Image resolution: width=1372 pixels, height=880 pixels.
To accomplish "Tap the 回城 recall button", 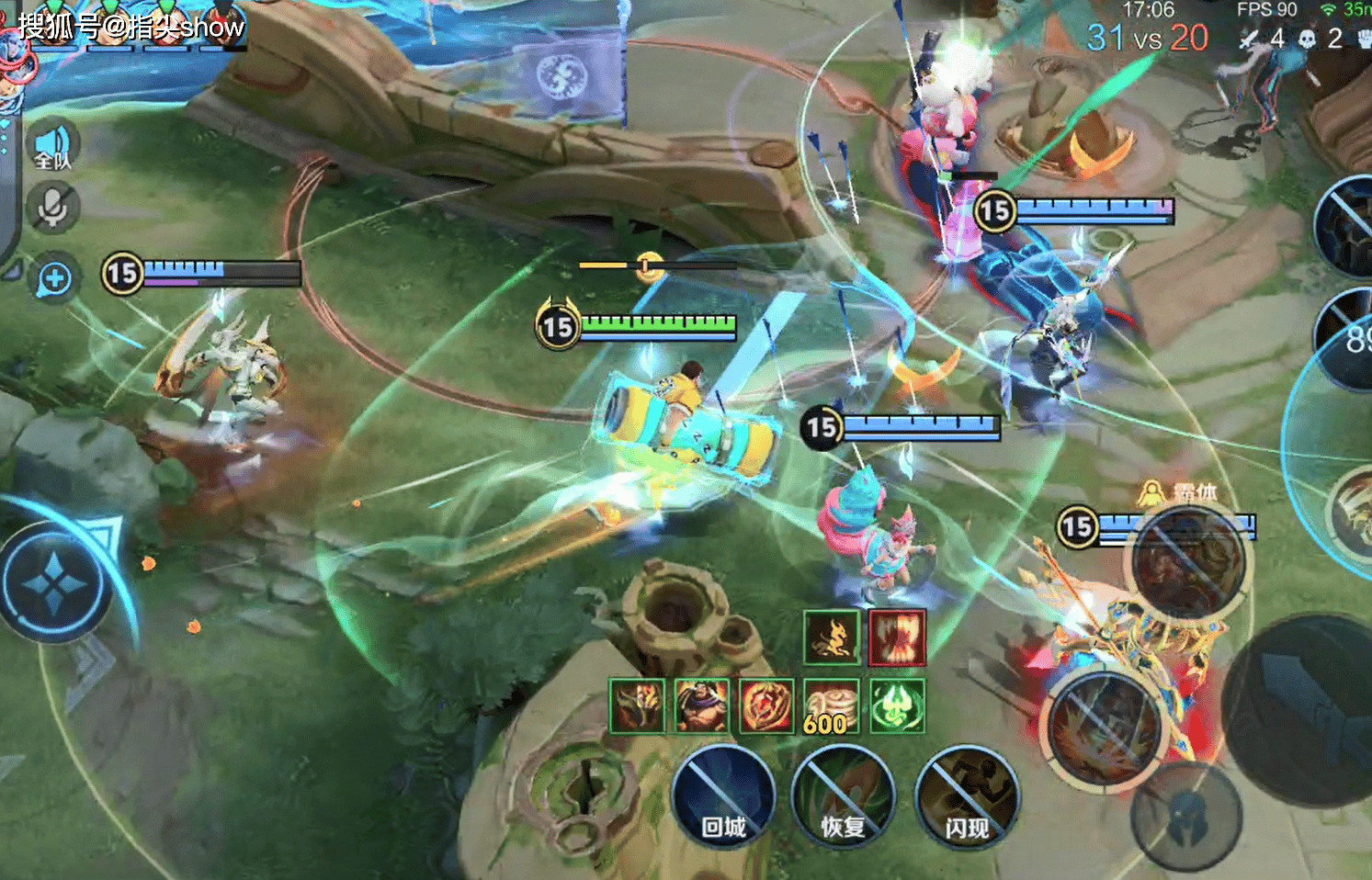I will pos(723,796).
